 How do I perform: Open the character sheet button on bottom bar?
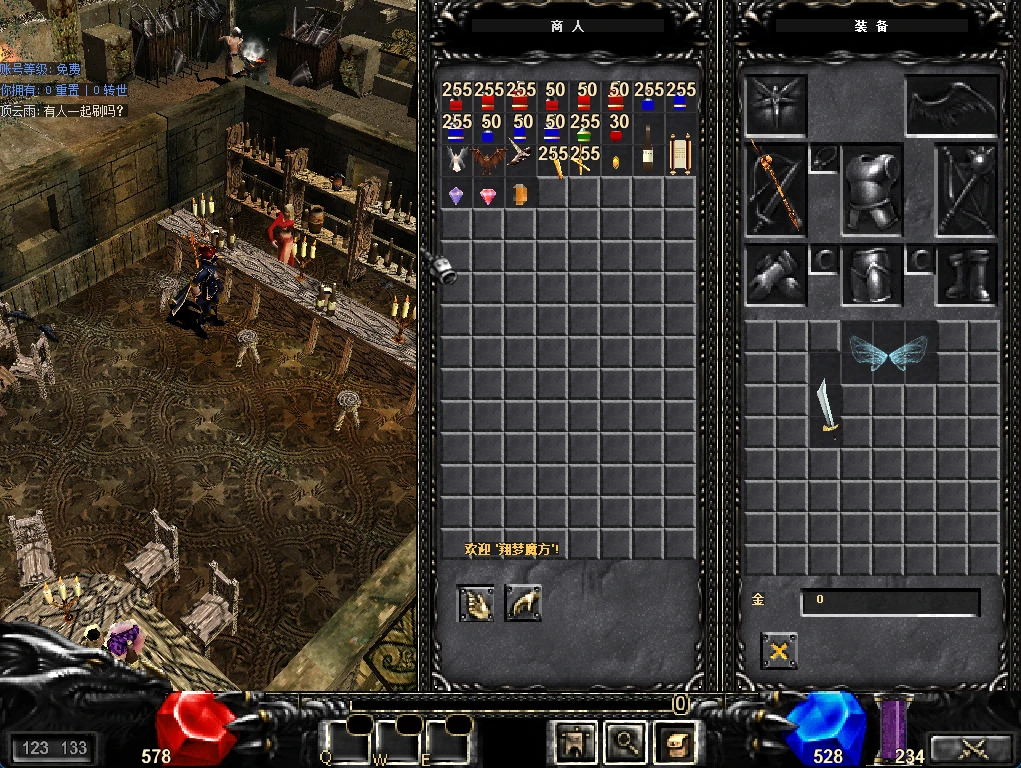coord(576,741)
